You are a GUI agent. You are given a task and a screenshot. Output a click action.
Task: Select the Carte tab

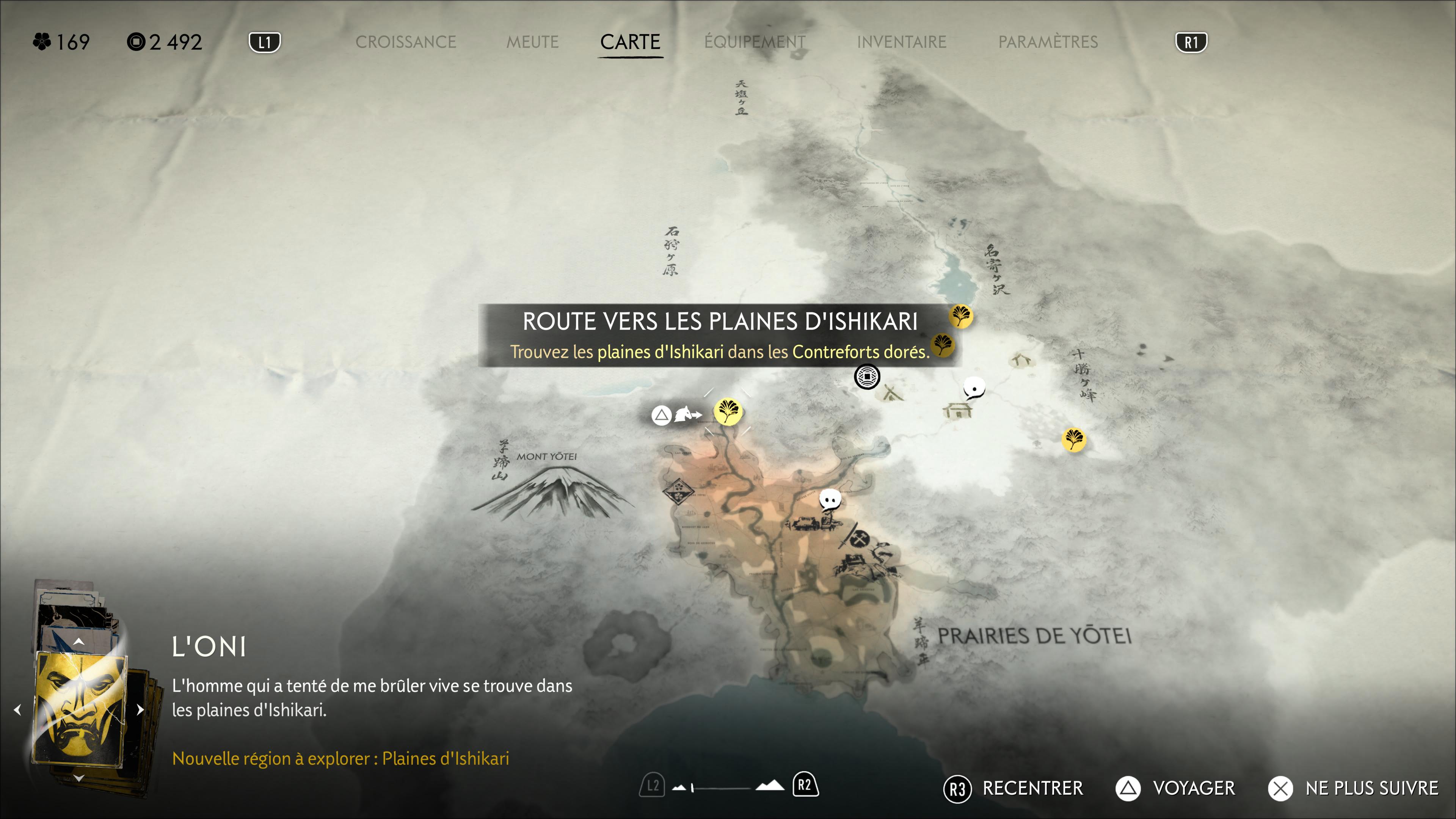tap(630, 42)
